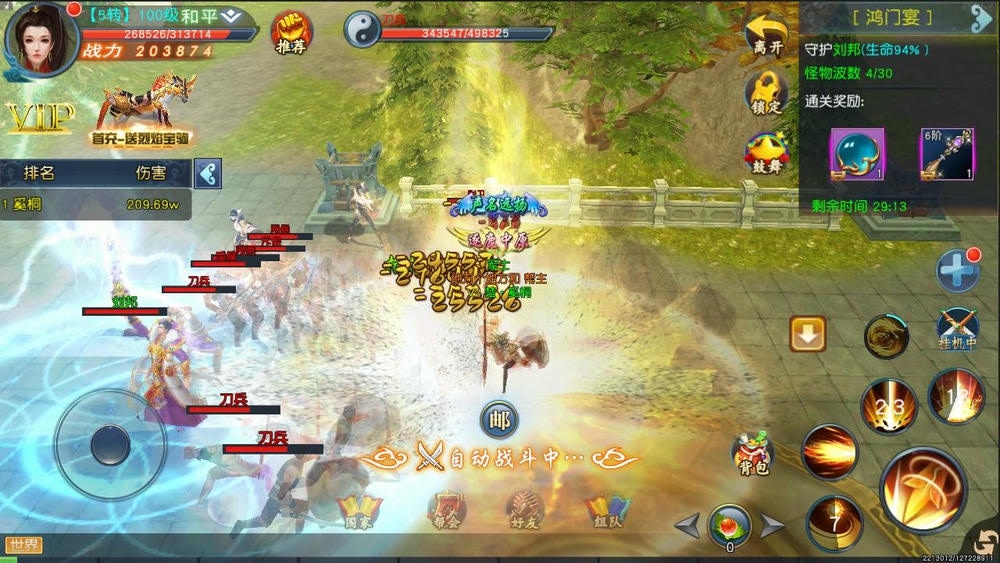
Task: Tap the 推荐 fist icon
Action: tap(291, 32)
